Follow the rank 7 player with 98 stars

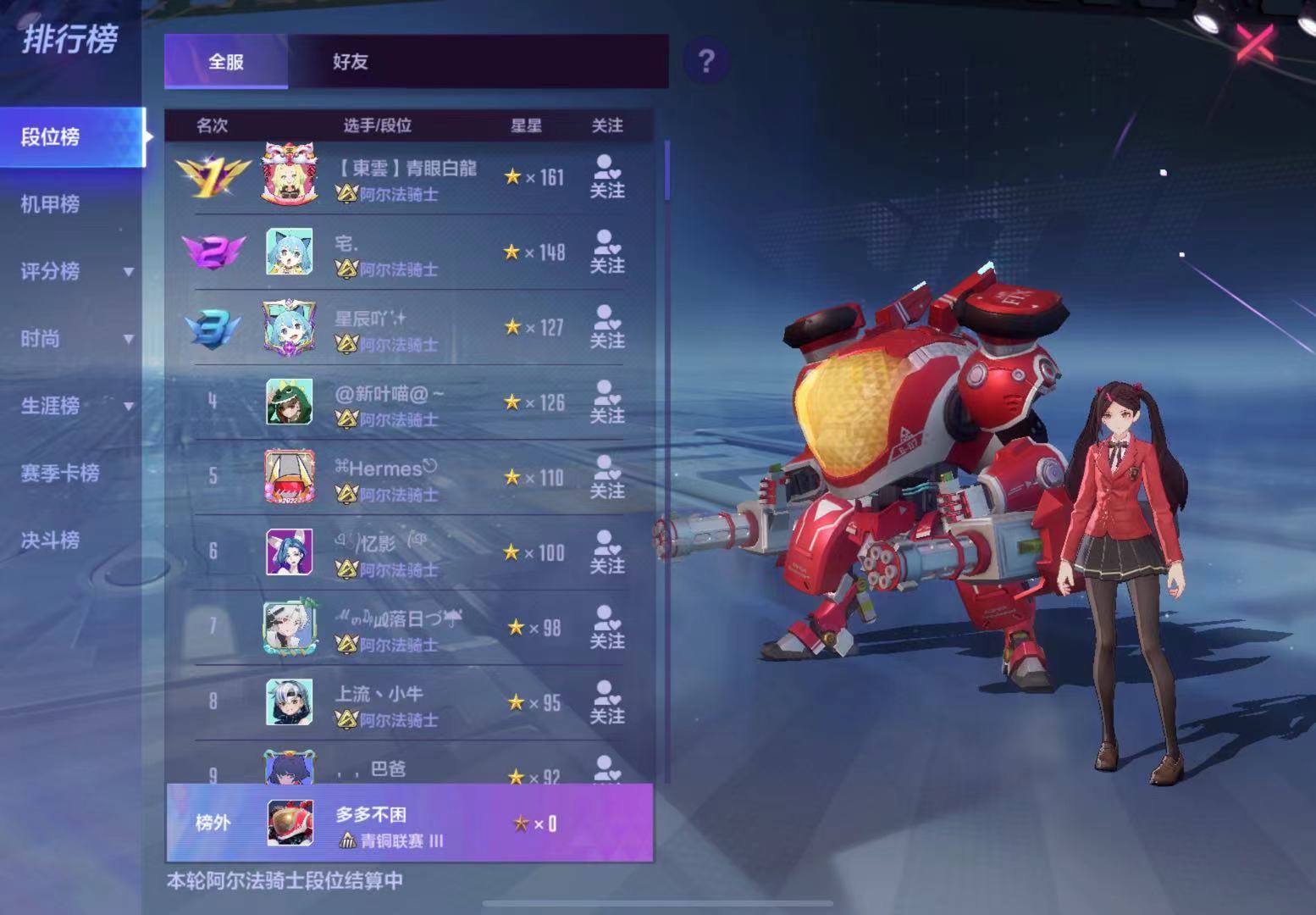coord(607,628)
